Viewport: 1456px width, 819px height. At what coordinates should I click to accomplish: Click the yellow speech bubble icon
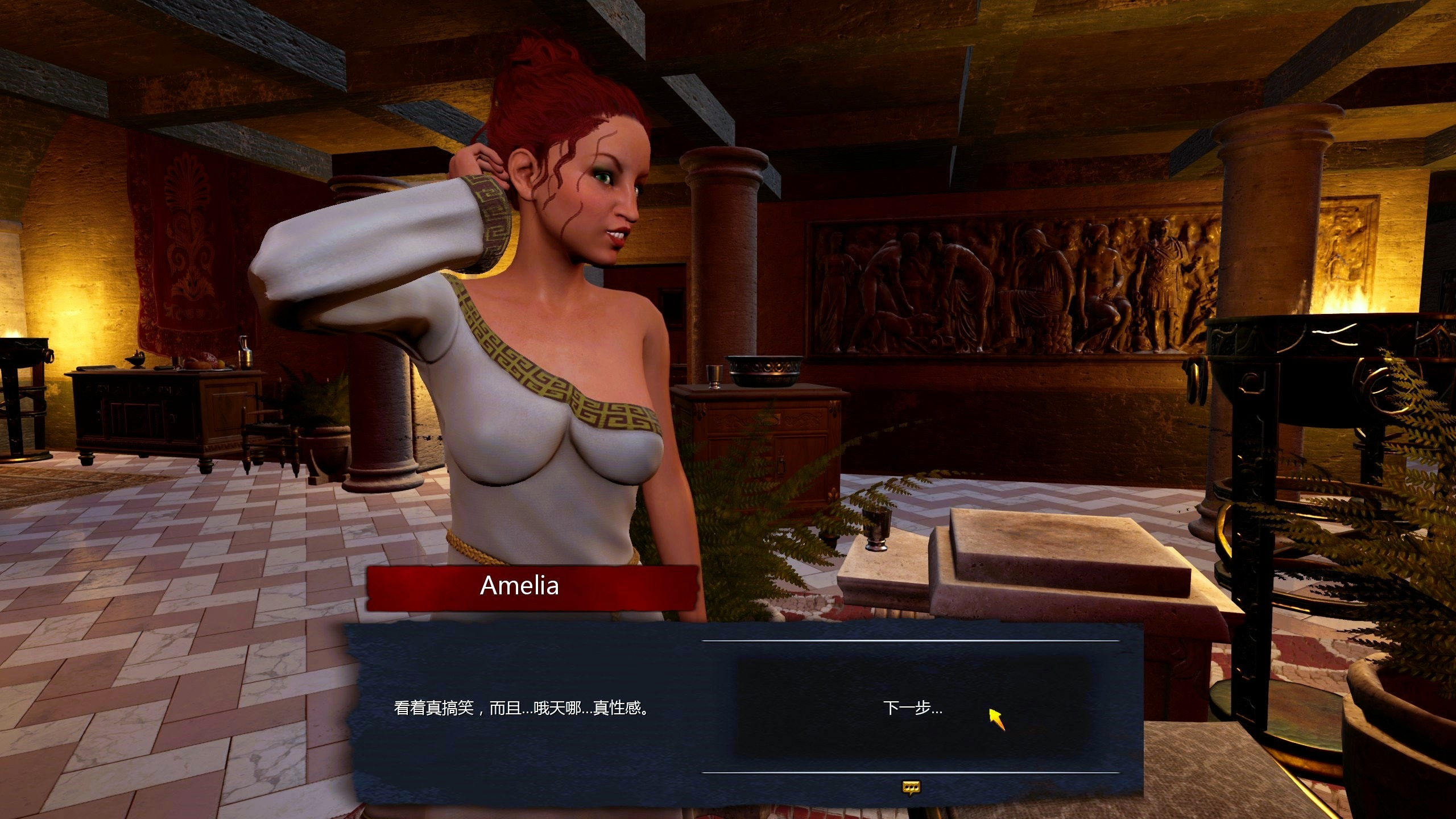(911, 787)
